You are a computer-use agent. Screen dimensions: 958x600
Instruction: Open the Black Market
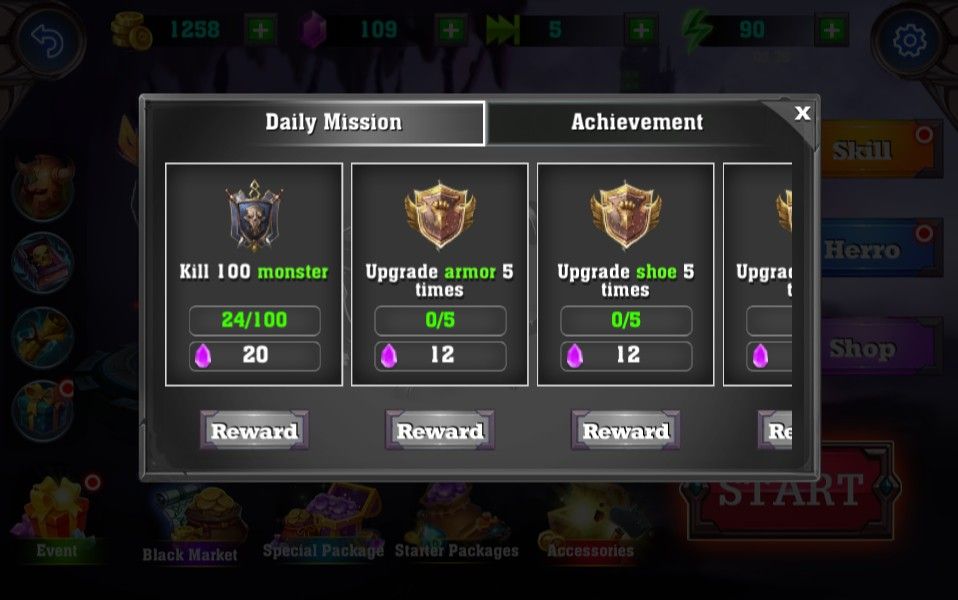(x=190, y=525)
